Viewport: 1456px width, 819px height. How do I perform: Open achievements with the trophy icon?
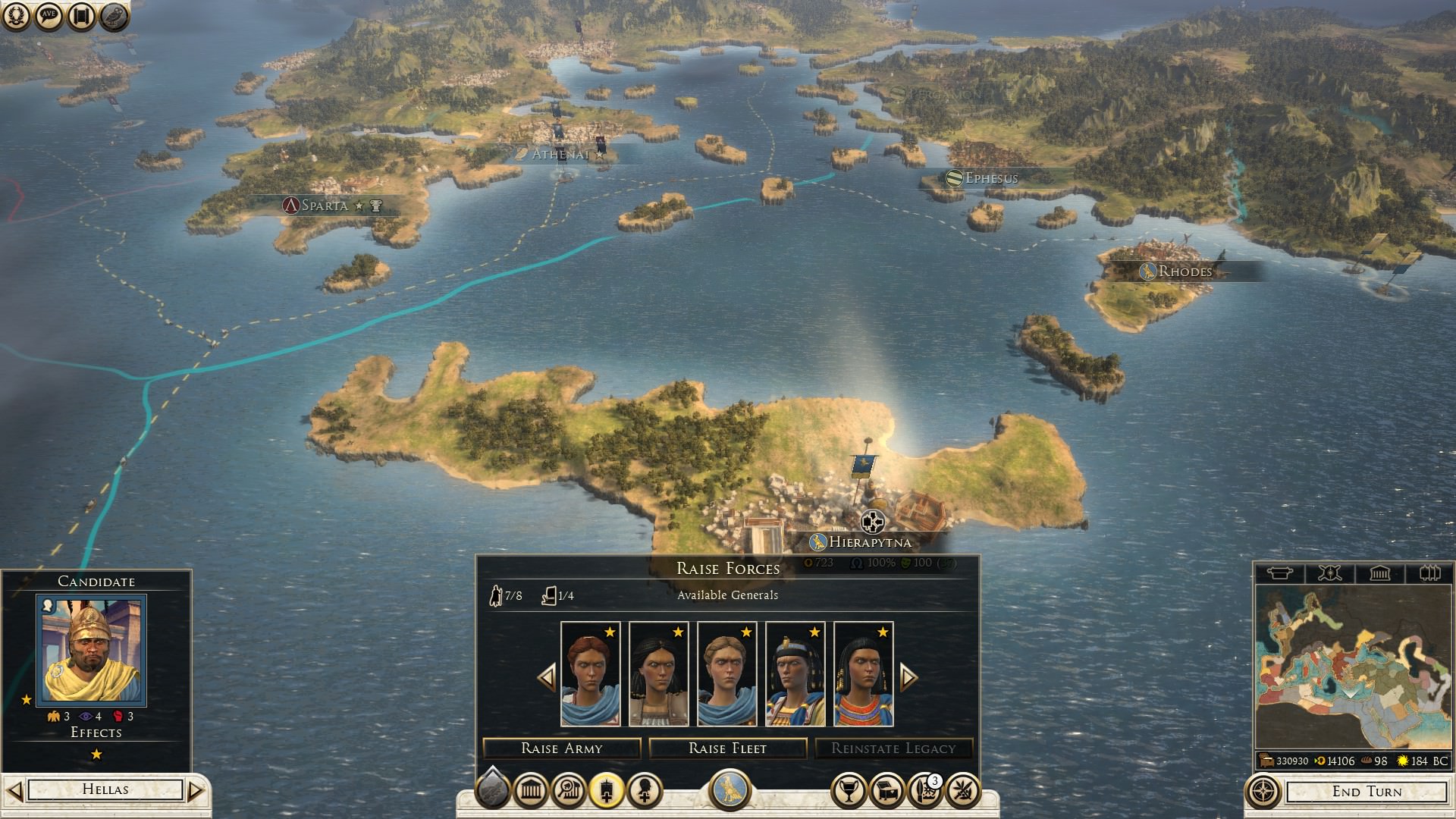850,789
